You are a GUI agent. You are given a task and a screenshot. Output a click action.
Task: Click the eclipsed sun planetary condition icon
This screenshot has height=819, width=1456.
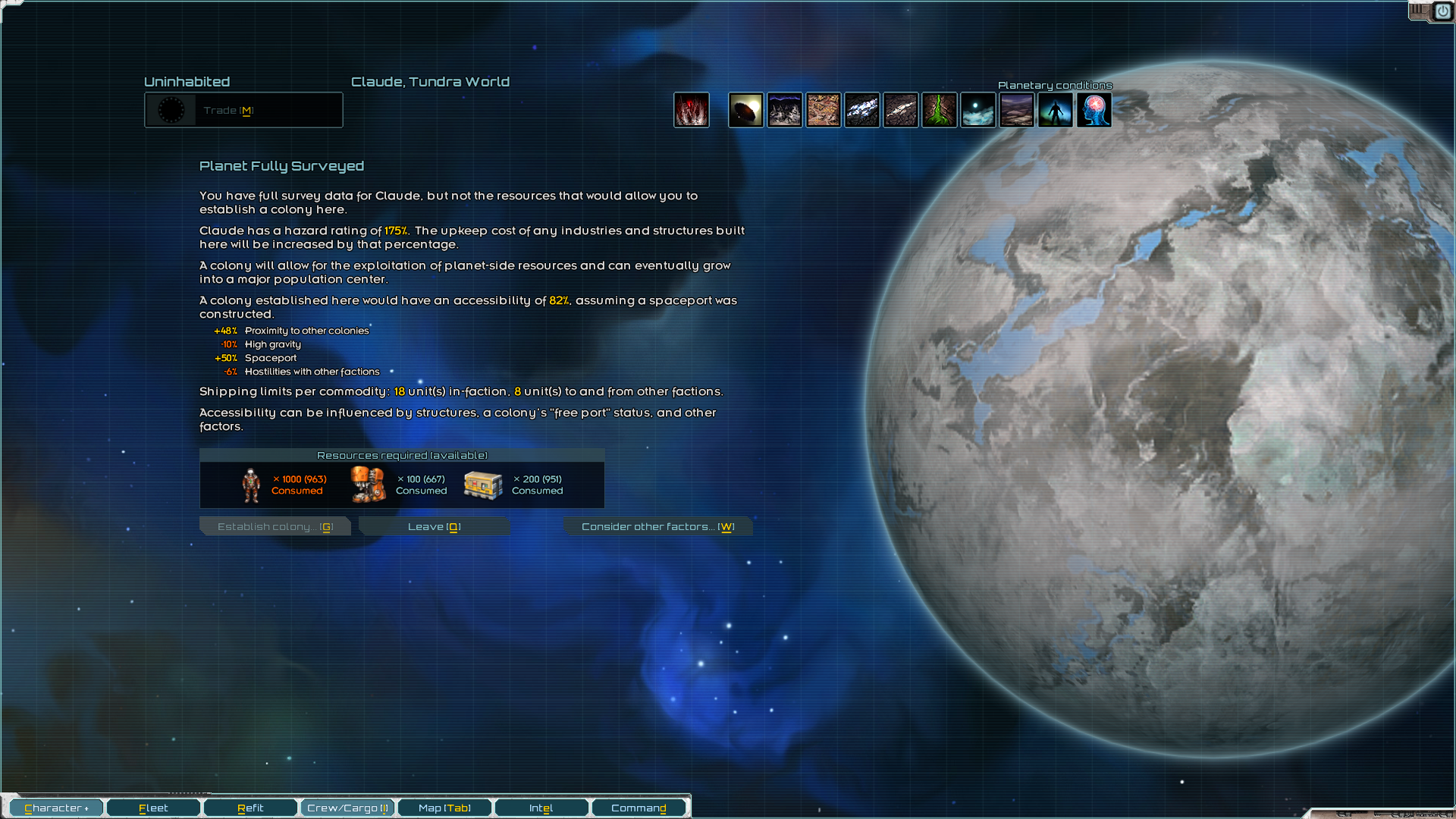click(746, 110)
